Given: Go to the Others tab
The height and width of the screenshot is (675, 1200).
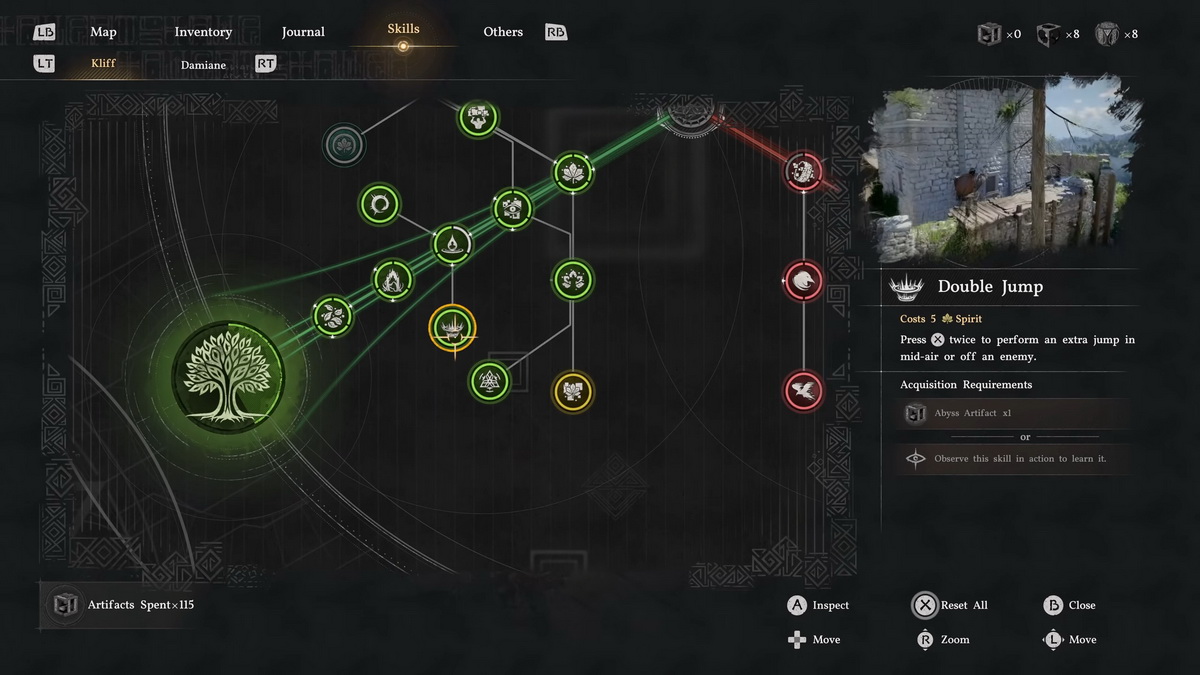Looking at the screenshot, I should (503, 32).
